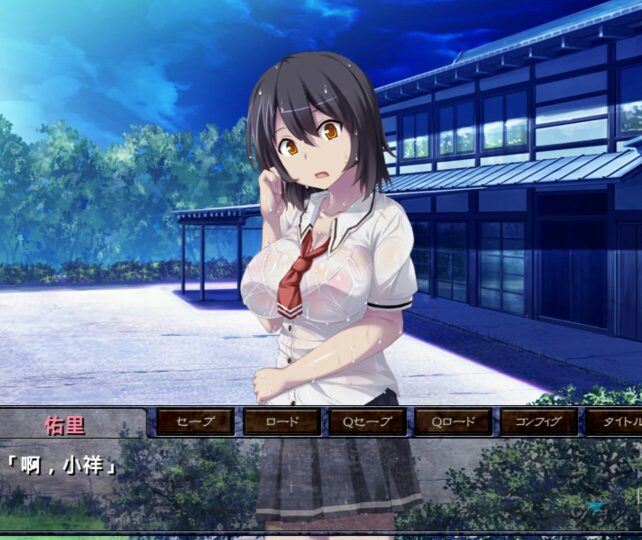Screen dimensions: 642x540
Task: Quick save with the Qセーブ button
Action: pos(367,421)
